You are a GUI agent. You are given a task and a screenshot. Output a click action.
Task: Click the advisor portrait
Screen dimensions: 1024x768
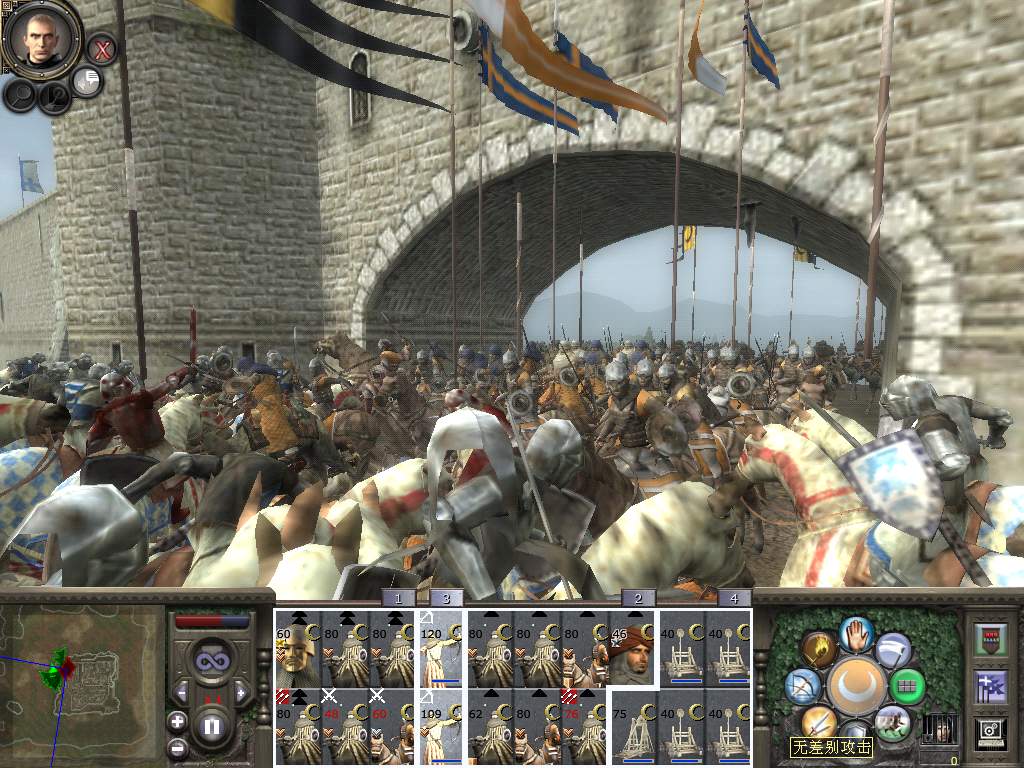click(x=41, y=38)
